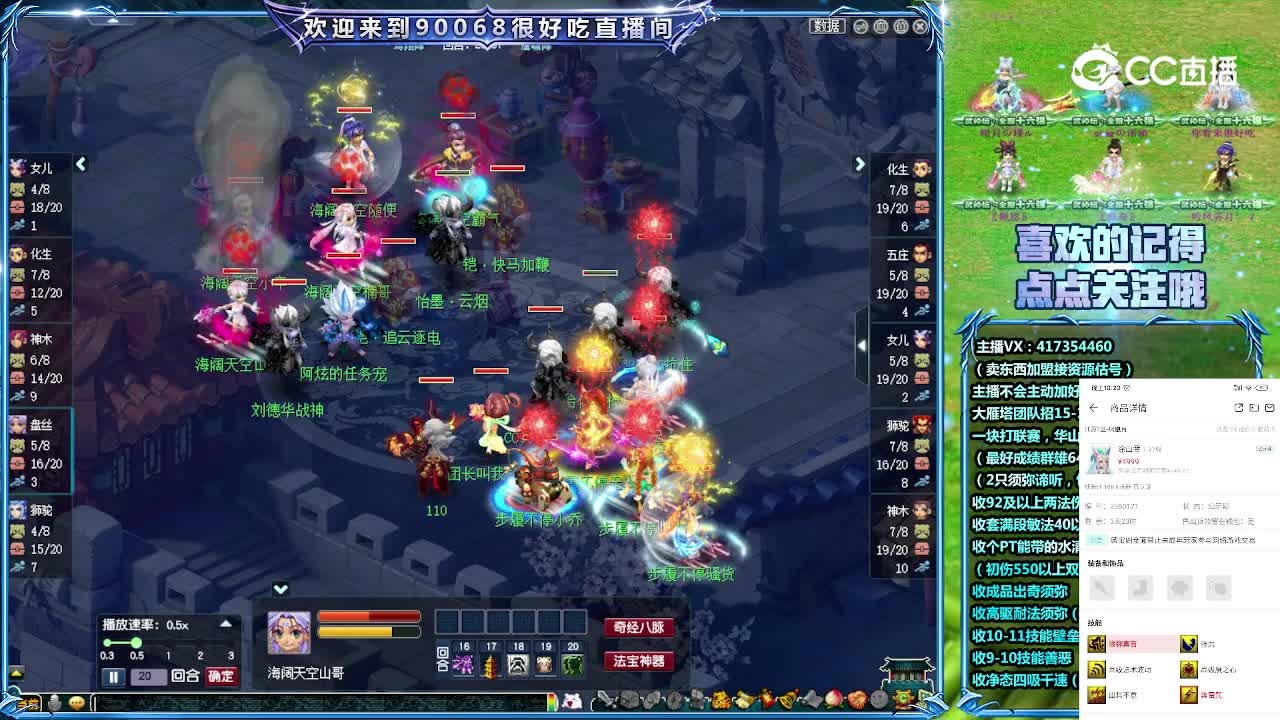The width and height of the screenshot is (1280, 720).
Task: Open the 数据 menu on the top bar
Action: click(827, 27)
